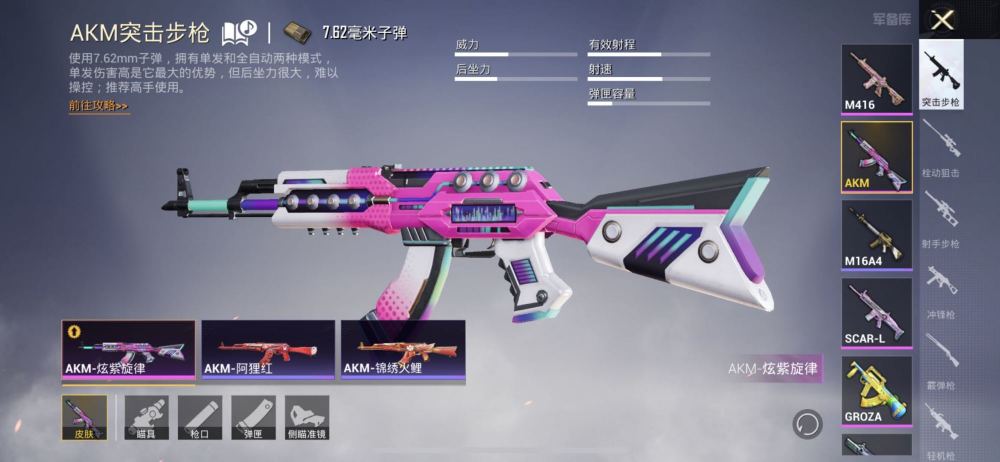Viewport: 1000px width, 462px height.
Task: Choose the AKM in the weapon list
Action: [x=876, y=157]
